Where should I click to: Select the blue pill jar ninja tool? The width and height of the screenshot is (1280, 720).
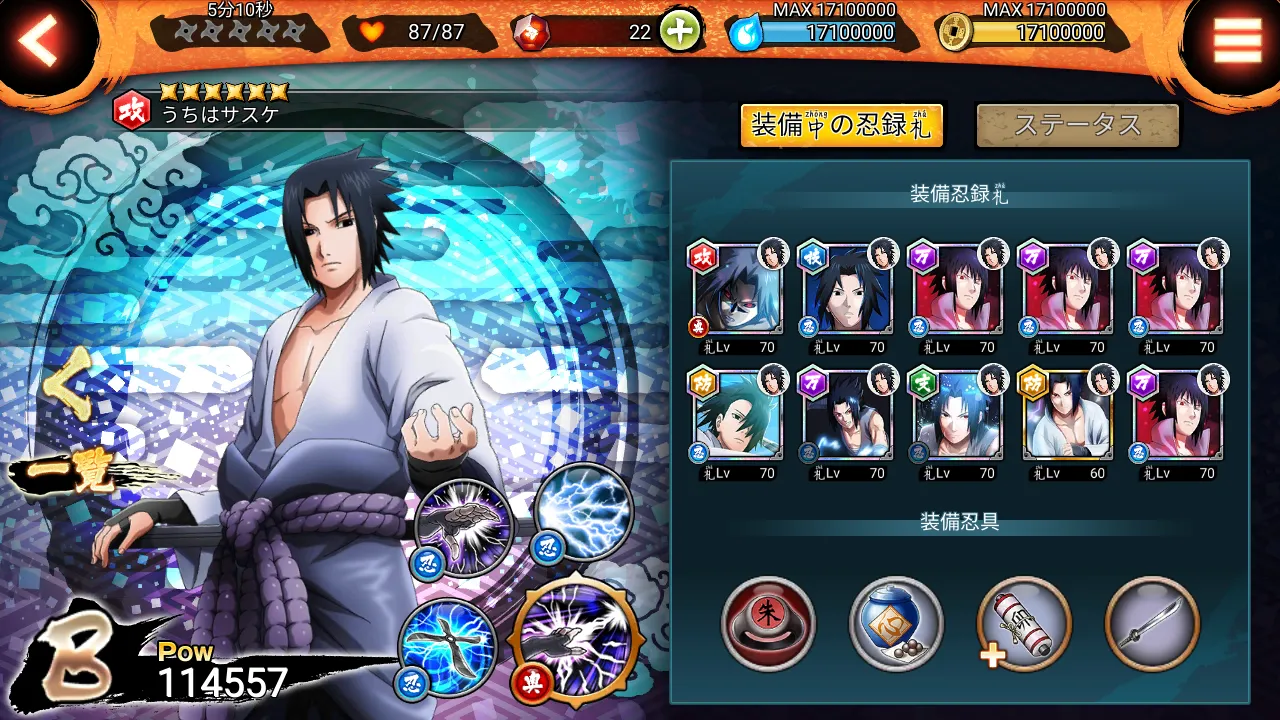click(896, 624)
